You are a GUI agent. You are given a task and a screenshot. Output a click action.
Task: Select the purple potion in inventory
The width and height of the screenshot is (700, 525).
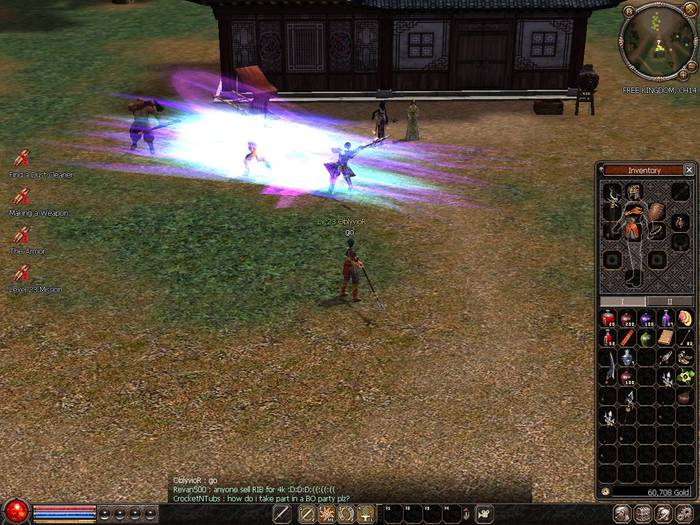647,319
